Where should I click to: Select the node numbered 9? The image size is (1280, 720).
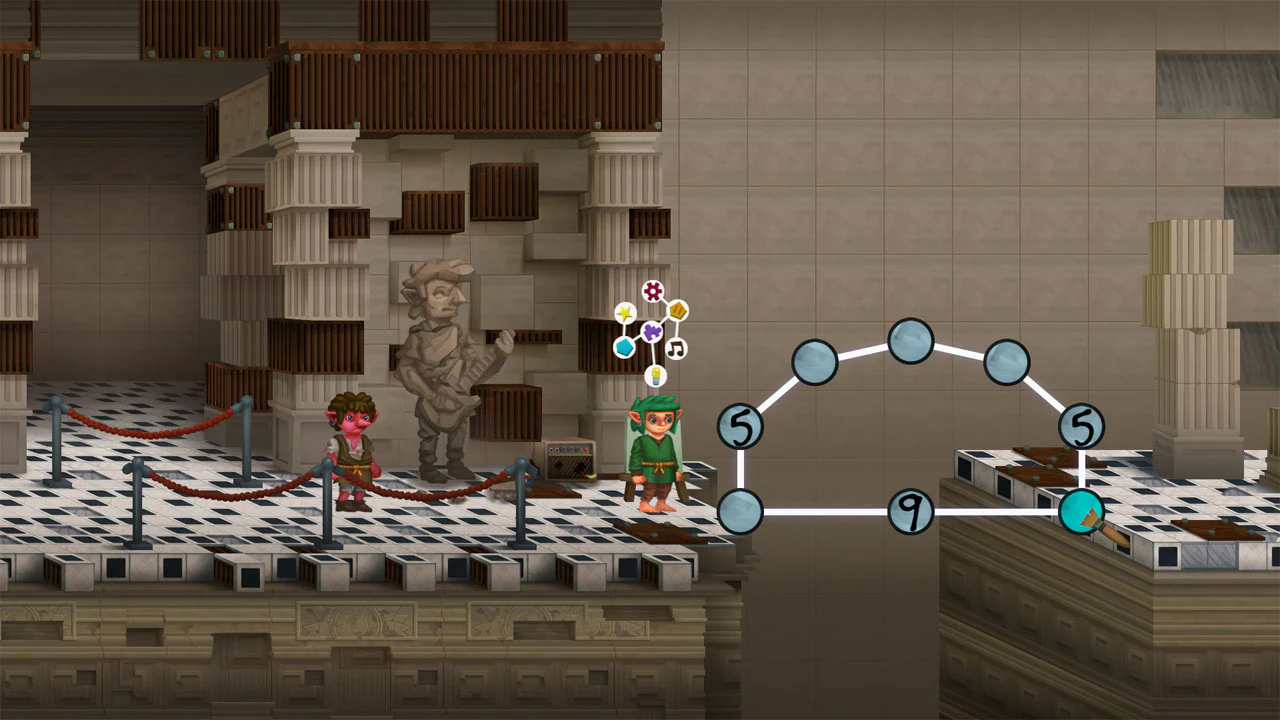coord(909,510)
